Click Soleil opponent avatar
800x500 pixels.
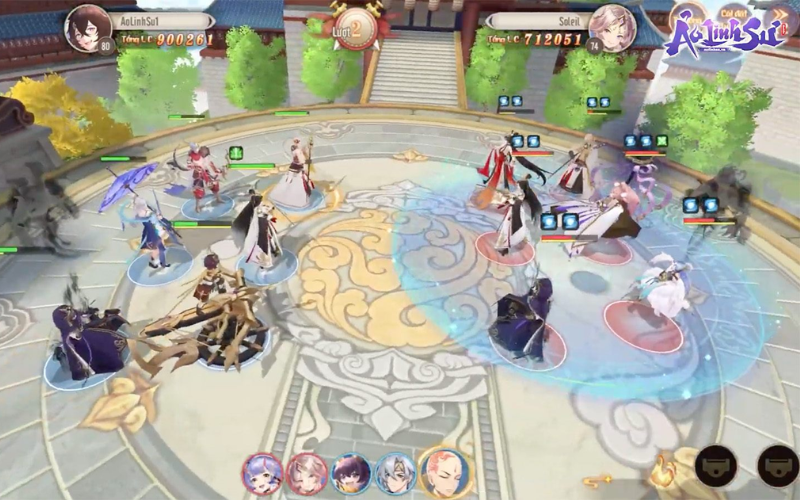click(x=612, y=28)
